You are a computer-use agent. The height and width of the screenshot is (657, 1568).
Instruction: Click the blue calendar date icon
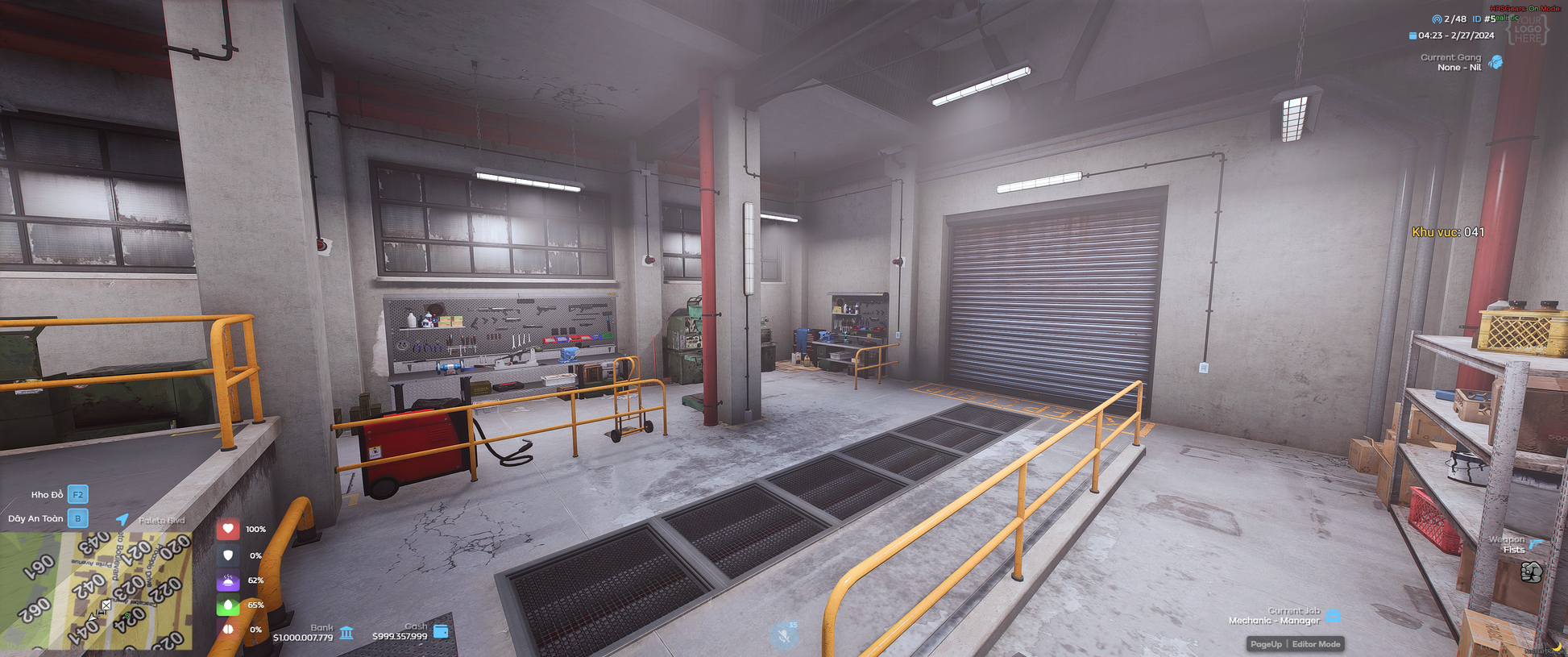(x=1412, y=35)
